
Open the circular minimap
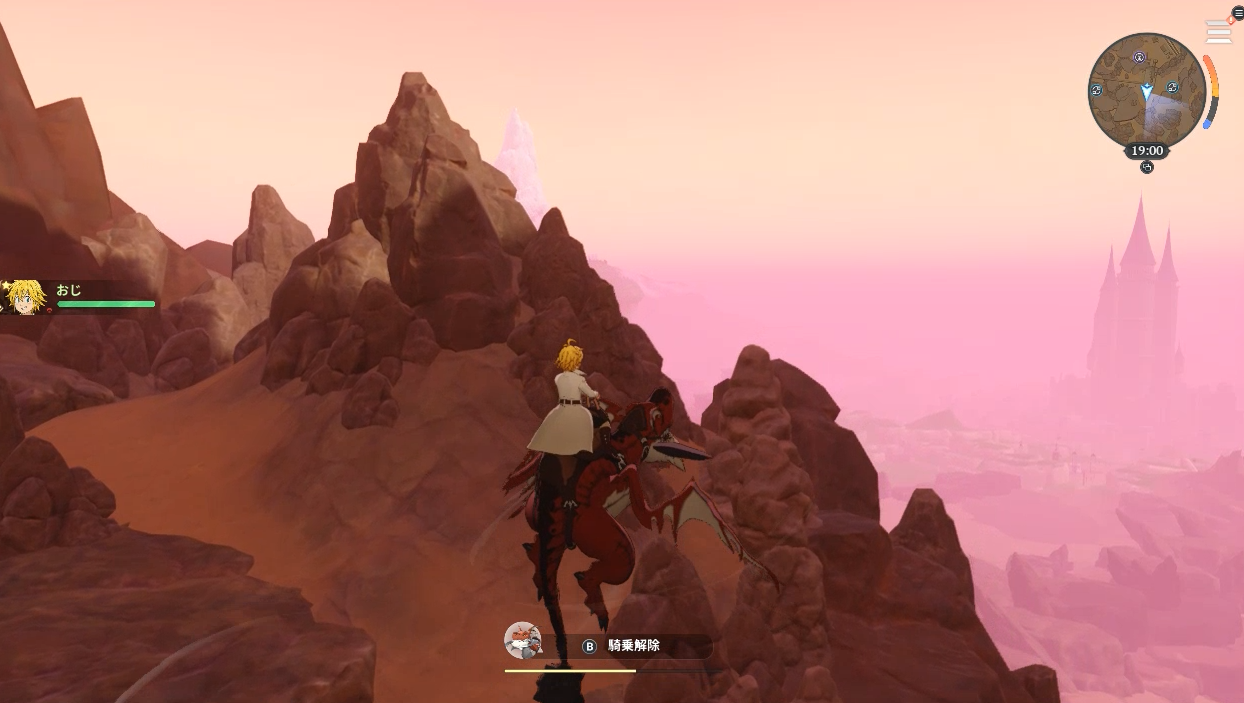1146,91
